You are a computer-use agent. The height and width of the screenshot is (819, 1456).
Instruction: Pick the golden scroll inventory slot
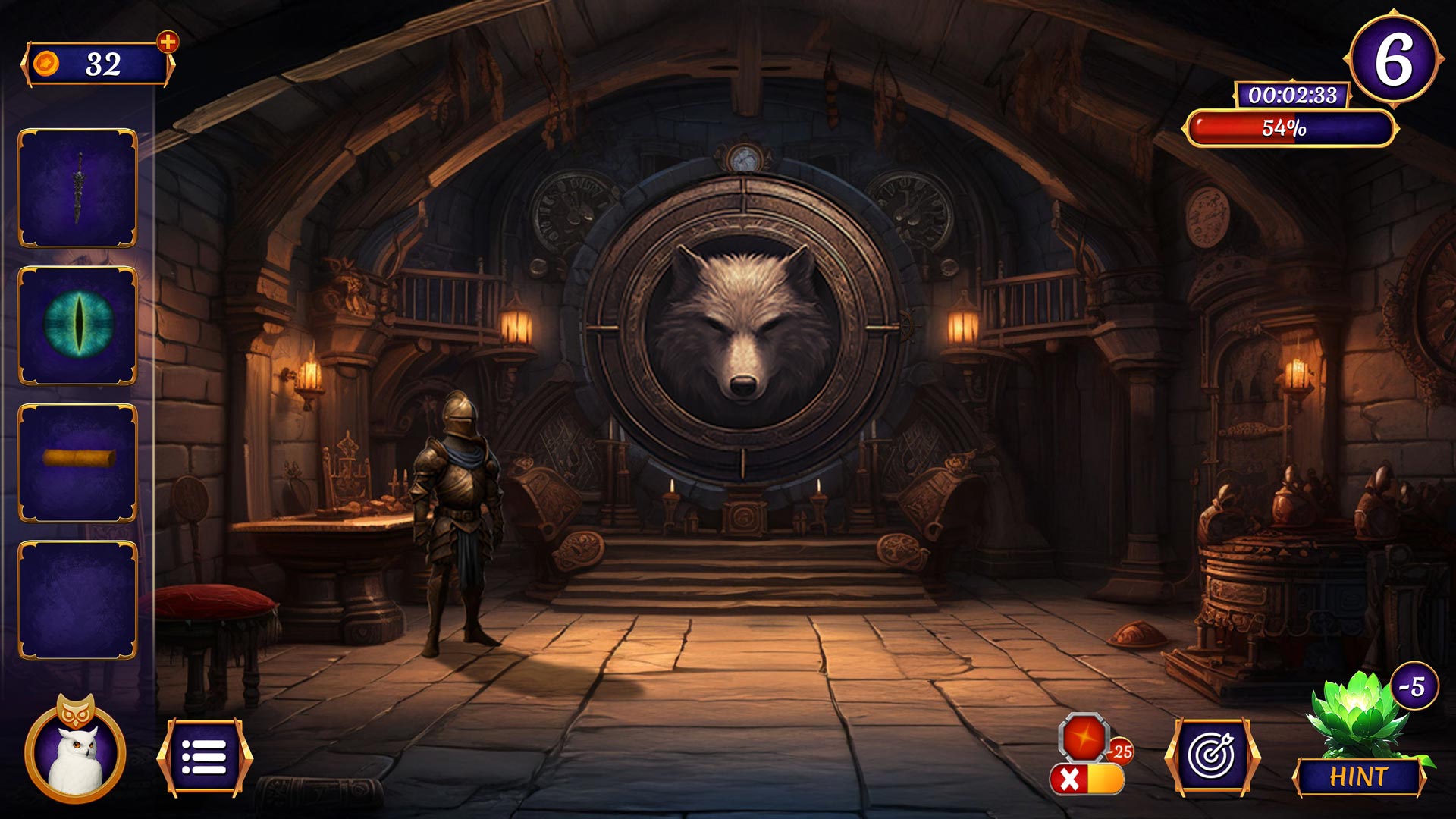pyautogui.click(x=77, y=463)
